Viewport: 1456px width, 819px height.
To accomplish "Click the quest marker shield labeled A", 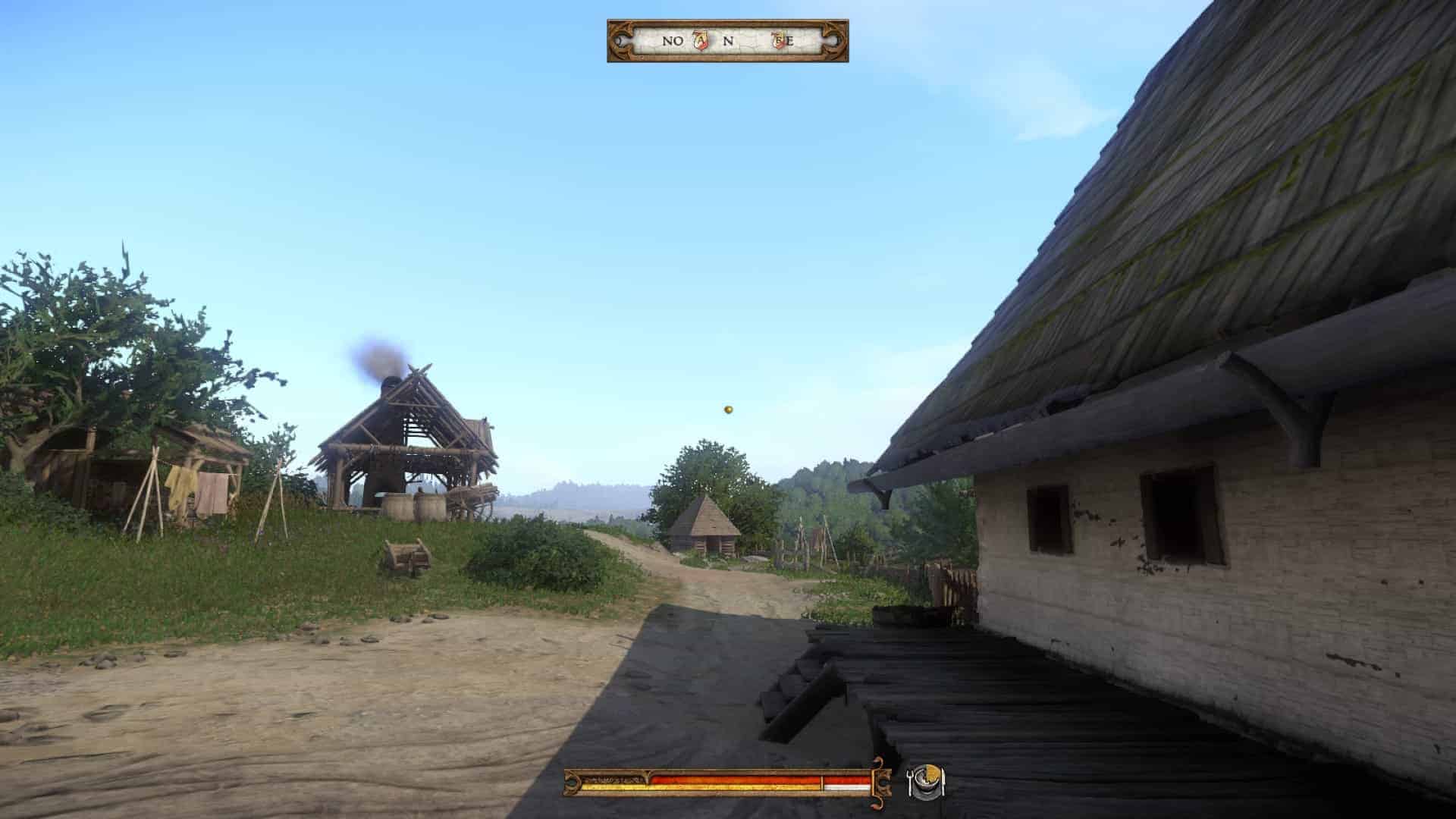I will [x=701, y=41].
